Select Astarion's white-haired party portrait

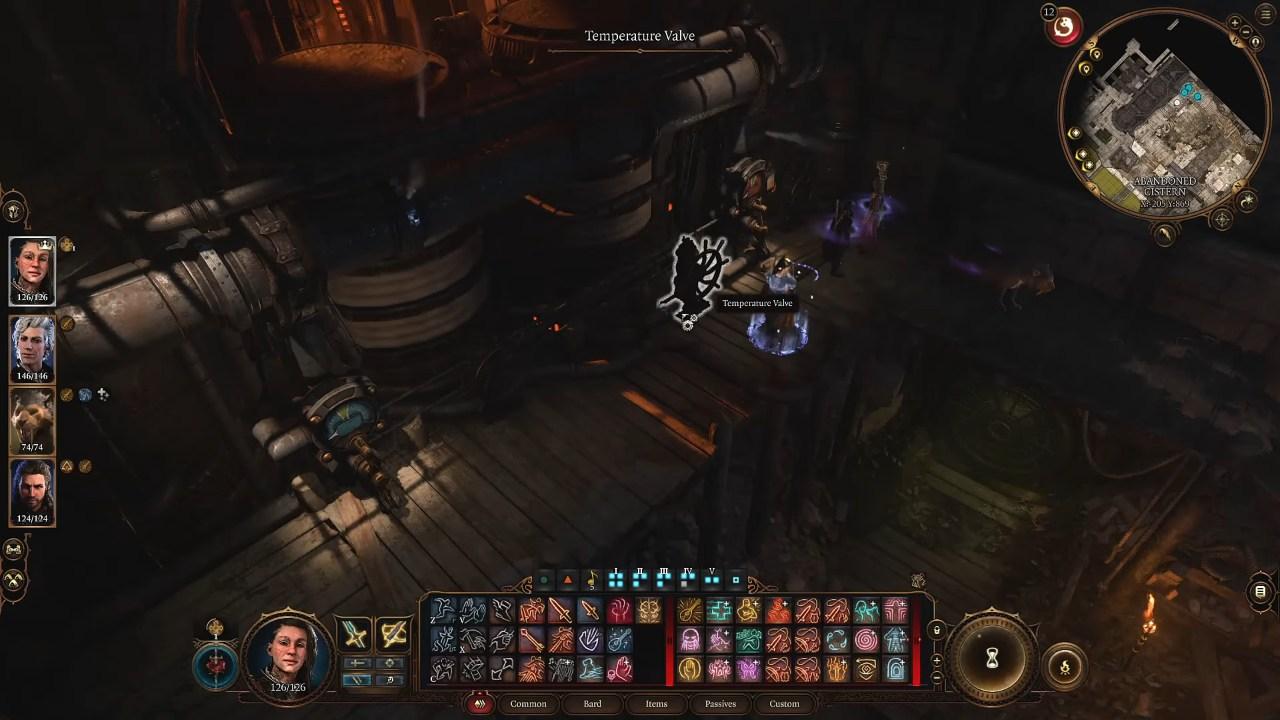pyautogui.click(x=32, y=346)
